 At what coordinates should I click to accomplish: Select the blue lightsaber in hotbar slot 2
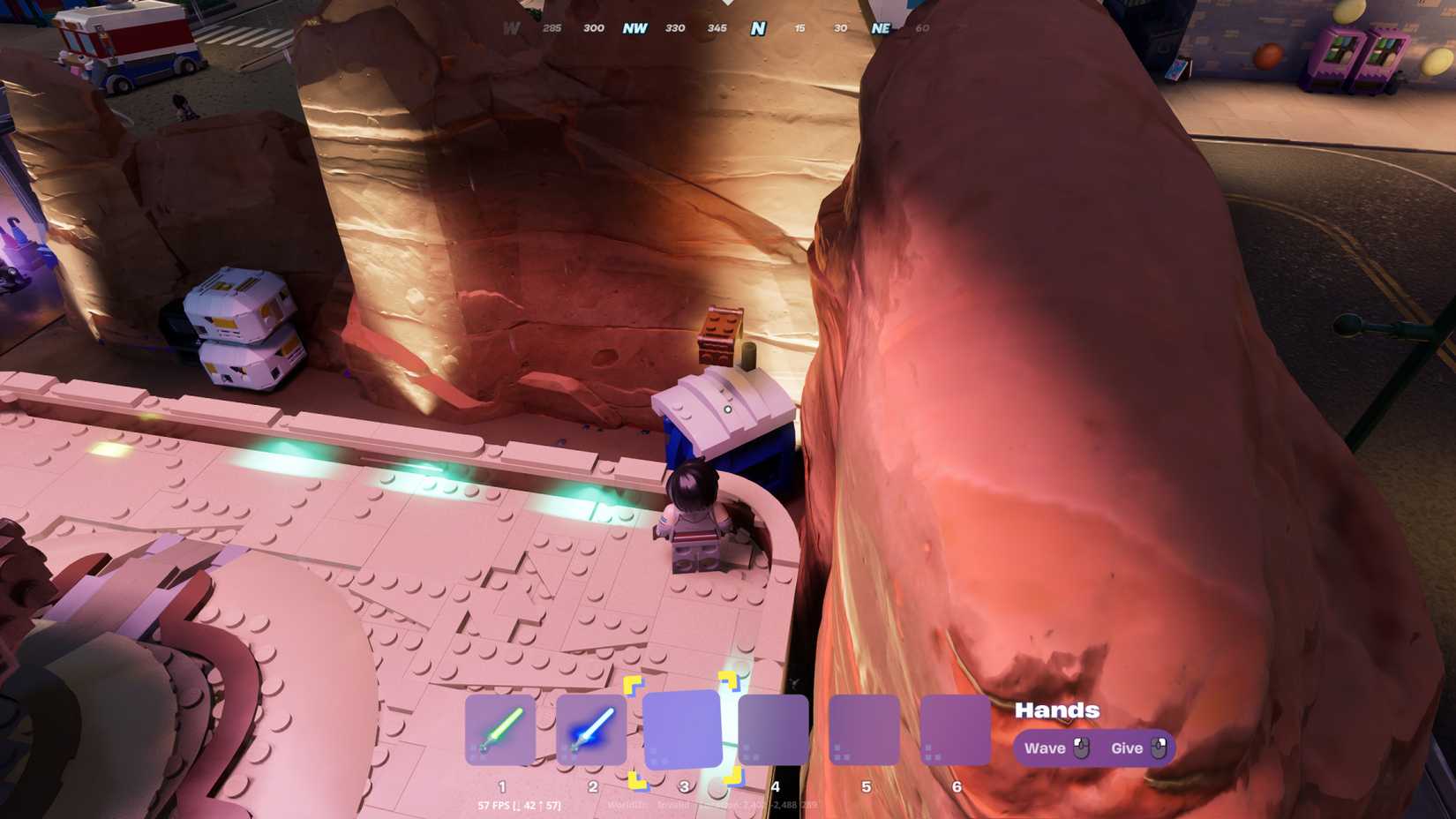click(592, 729)
